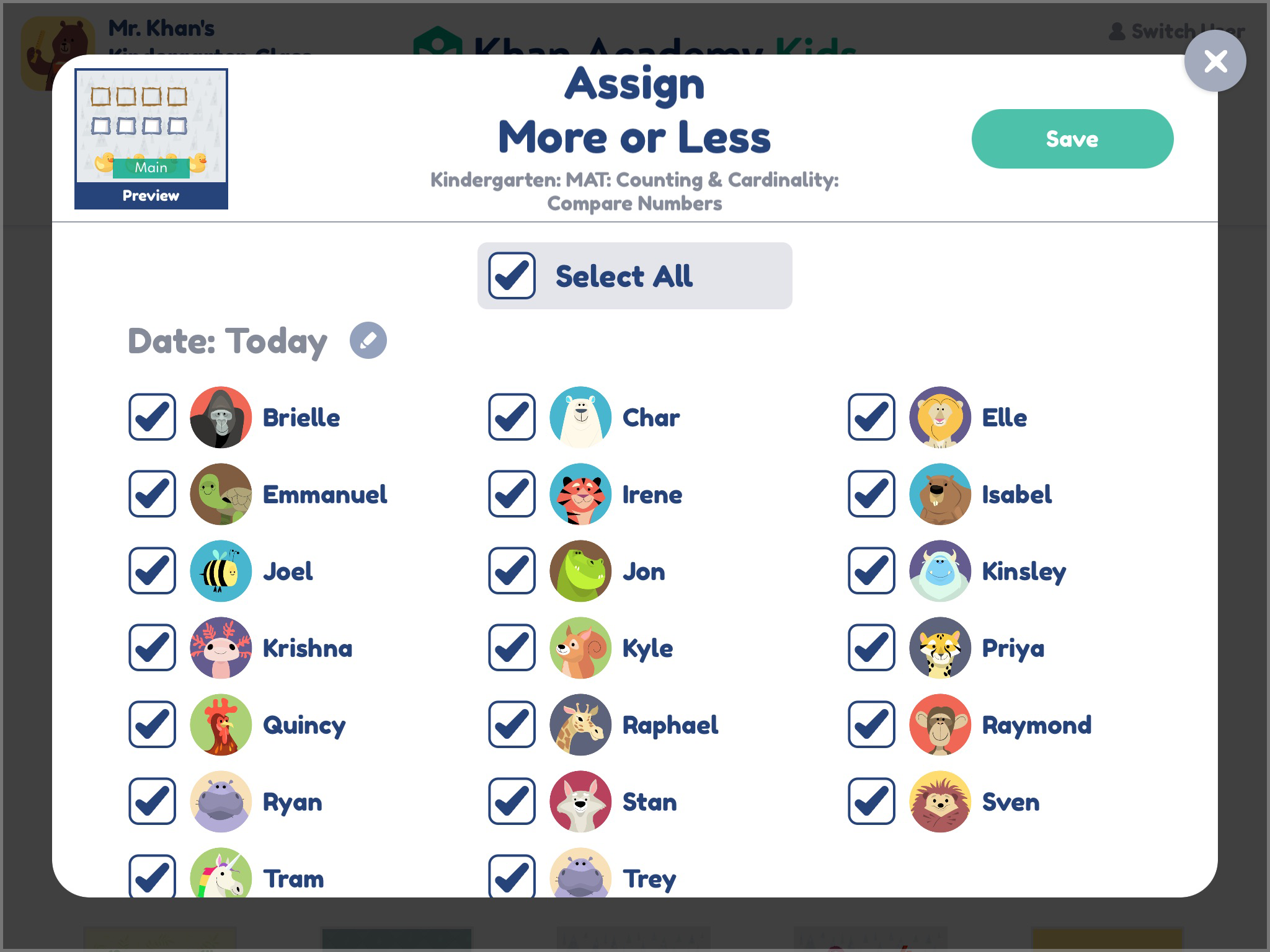The image size is (1270, 952).
Task: Select the Main label on the preview
Action: point(151,167)
